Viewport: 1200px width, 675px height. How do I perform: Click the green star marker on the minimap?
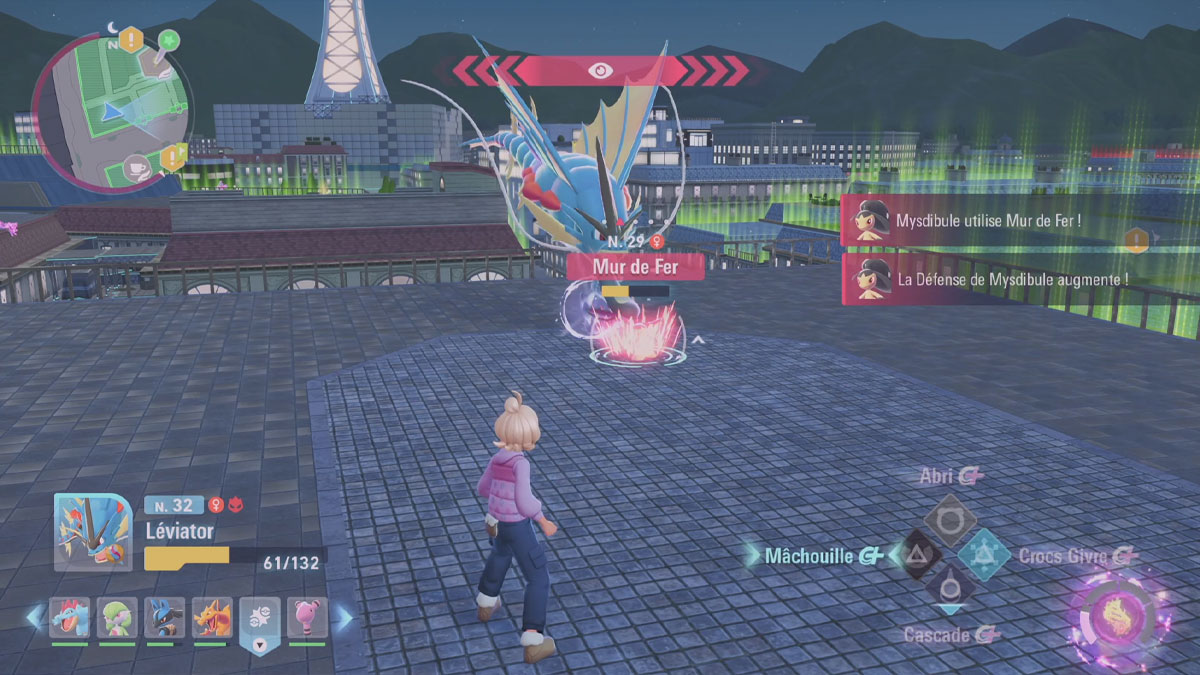pyautogui.click(x=169, y=41)
